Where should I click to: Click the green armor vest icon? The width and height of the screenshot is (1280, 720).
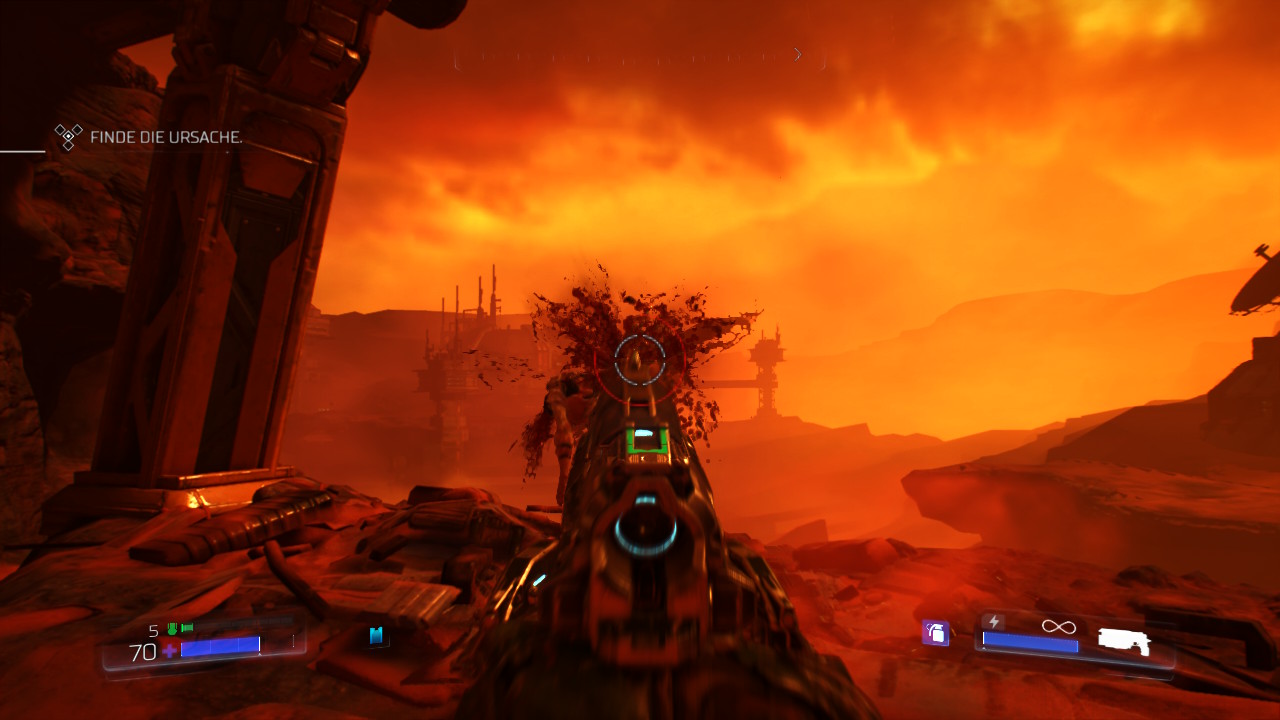tap(172, 629)
